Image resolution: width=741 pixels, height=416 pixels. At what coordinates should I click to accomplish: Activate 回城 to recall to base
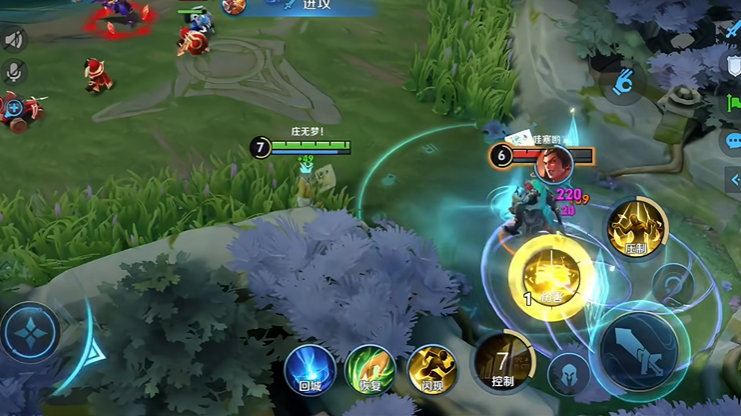click(309, 369)
